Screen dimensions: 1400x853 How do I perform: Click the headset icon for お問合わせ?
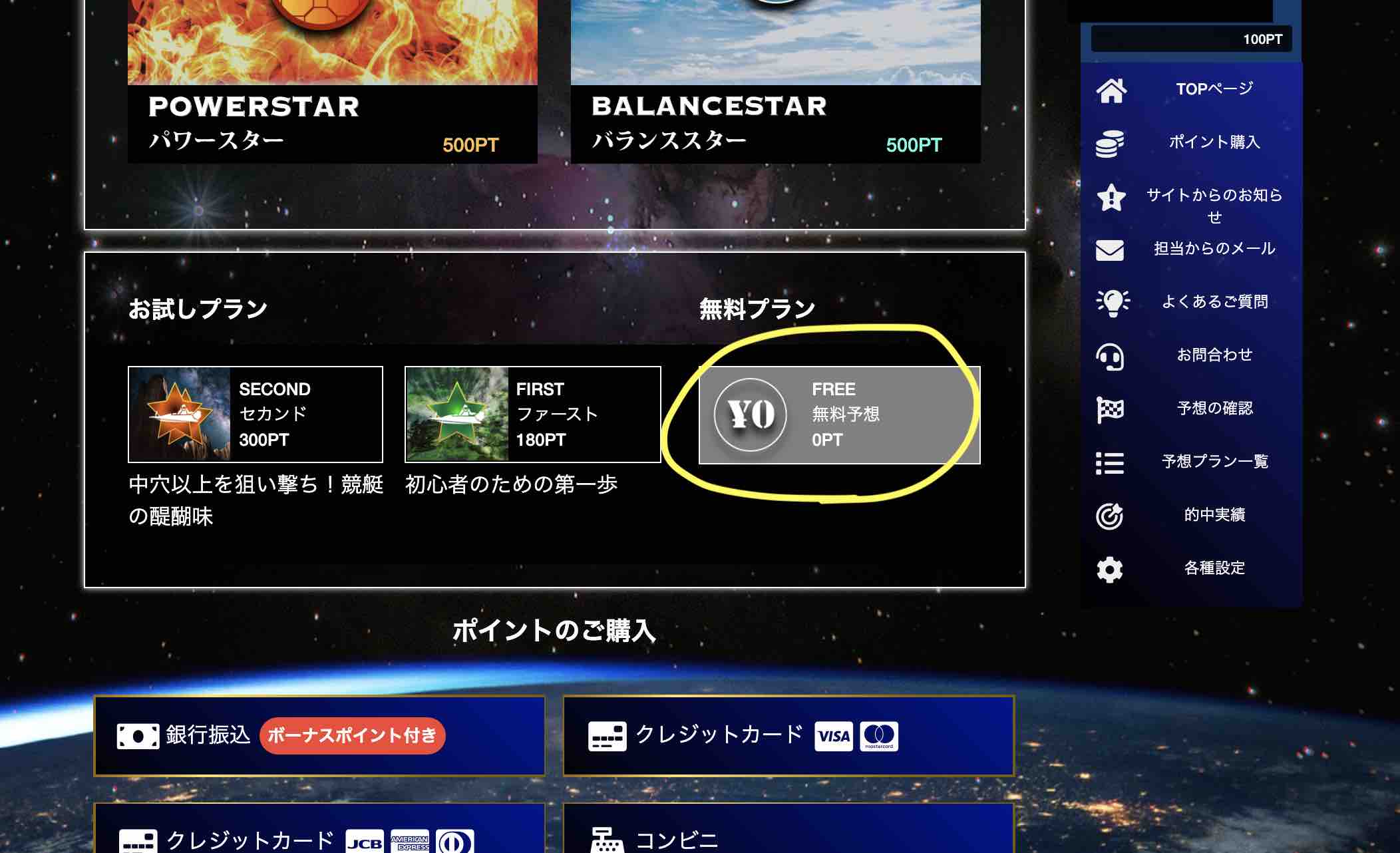click(x=1109, y=356)
